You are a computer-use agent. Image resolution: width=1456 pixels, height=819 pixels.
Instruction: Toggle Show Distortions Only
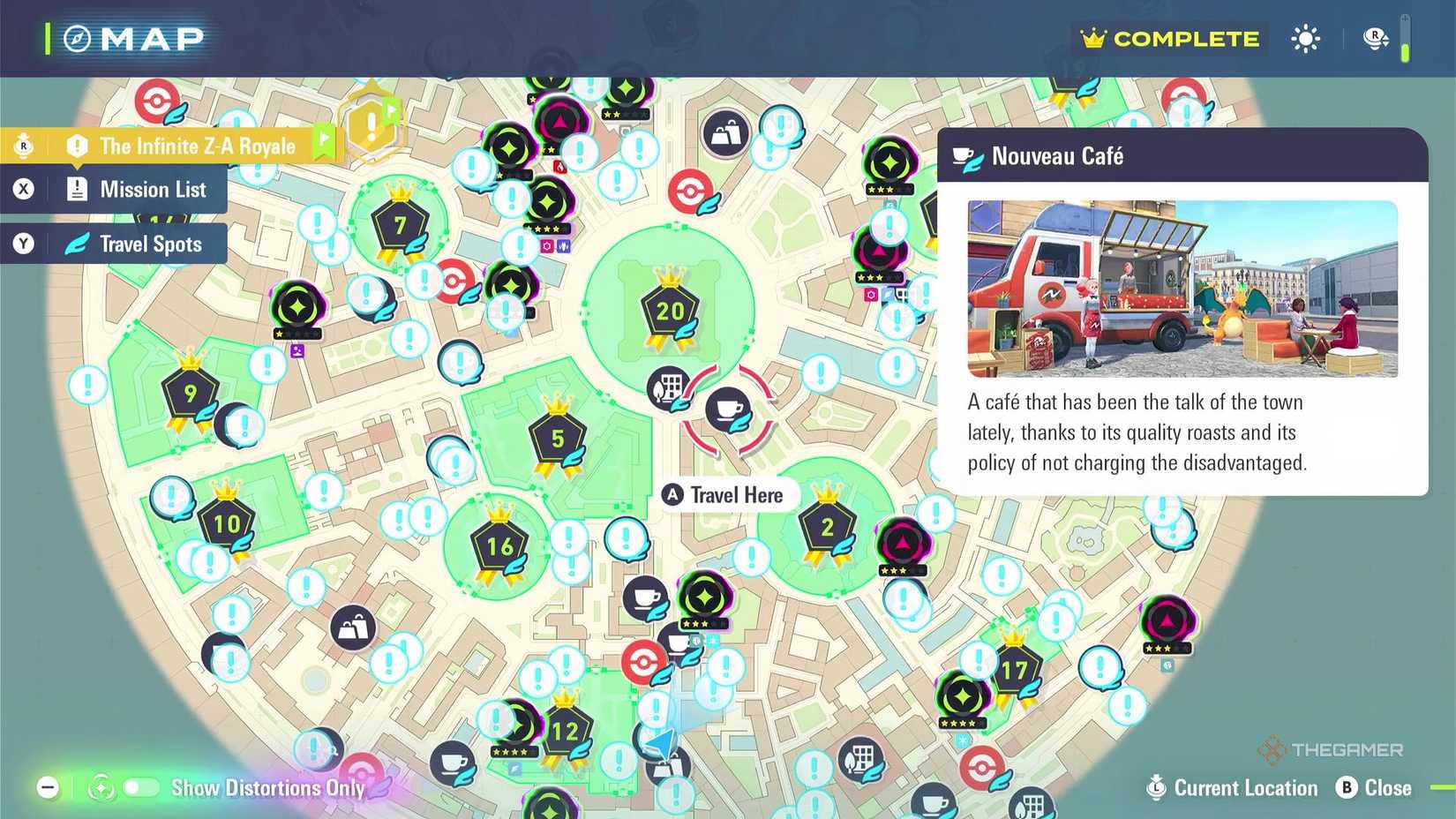(141, 788)
